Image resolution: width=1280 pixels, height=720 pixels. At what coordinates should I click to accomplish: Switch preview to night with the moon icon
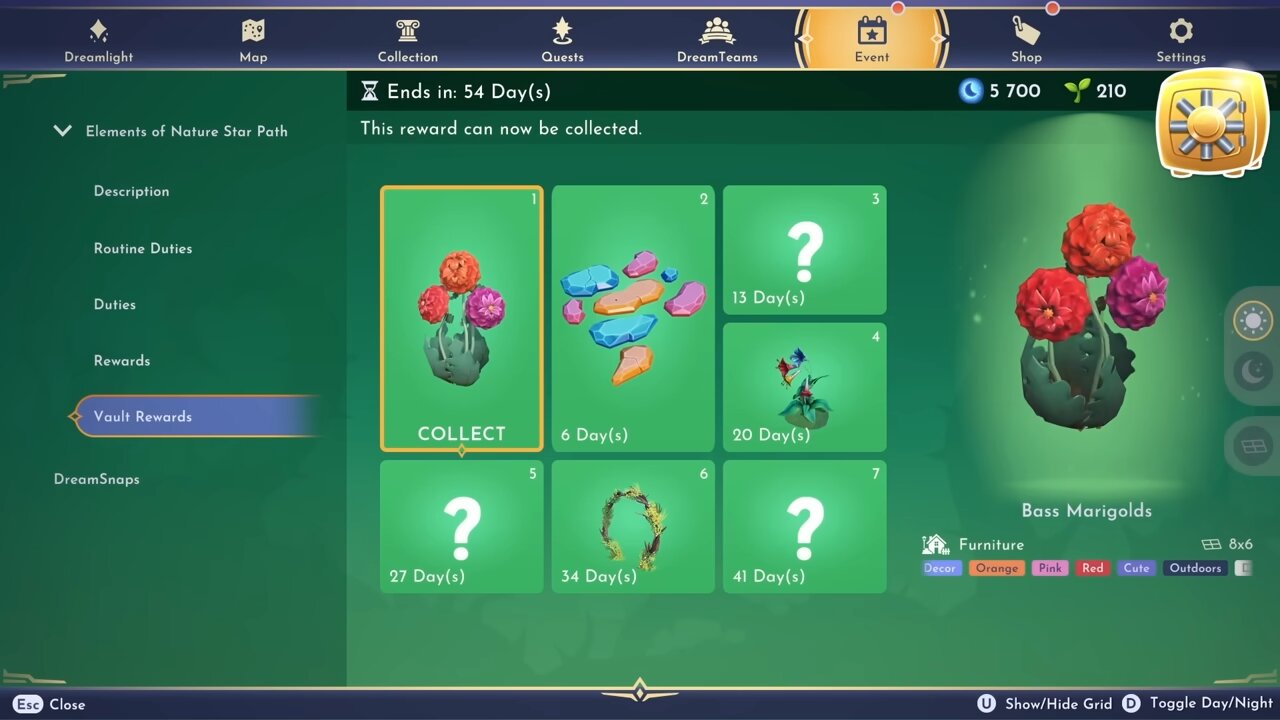coord(1253,373)
